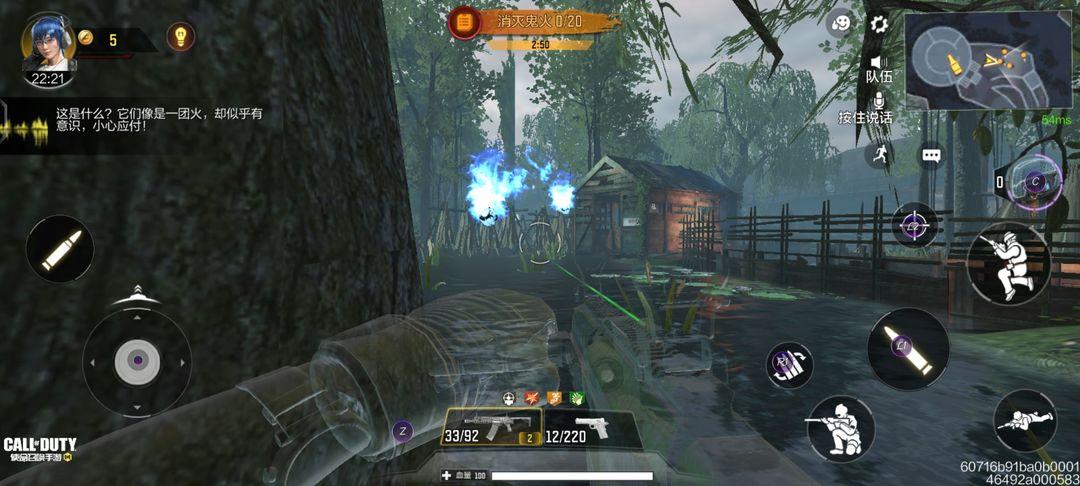Tap the crouch soldier button

click(840, 428)
